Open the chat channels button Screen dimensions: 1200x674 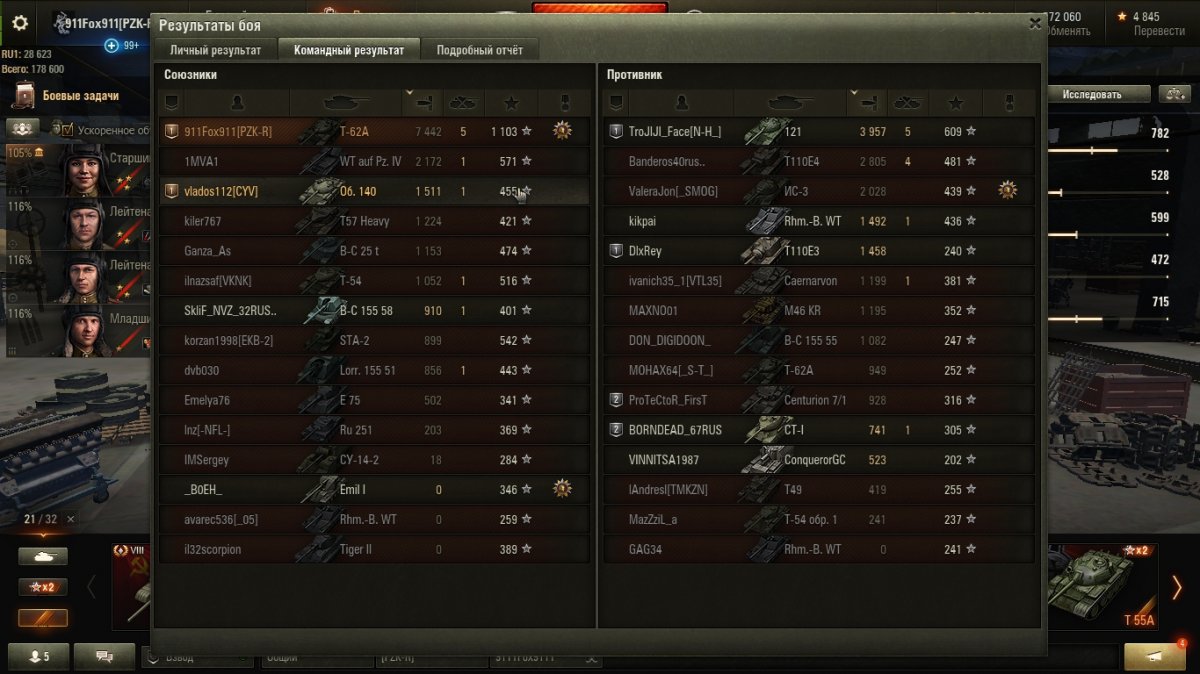coord(104,656)
